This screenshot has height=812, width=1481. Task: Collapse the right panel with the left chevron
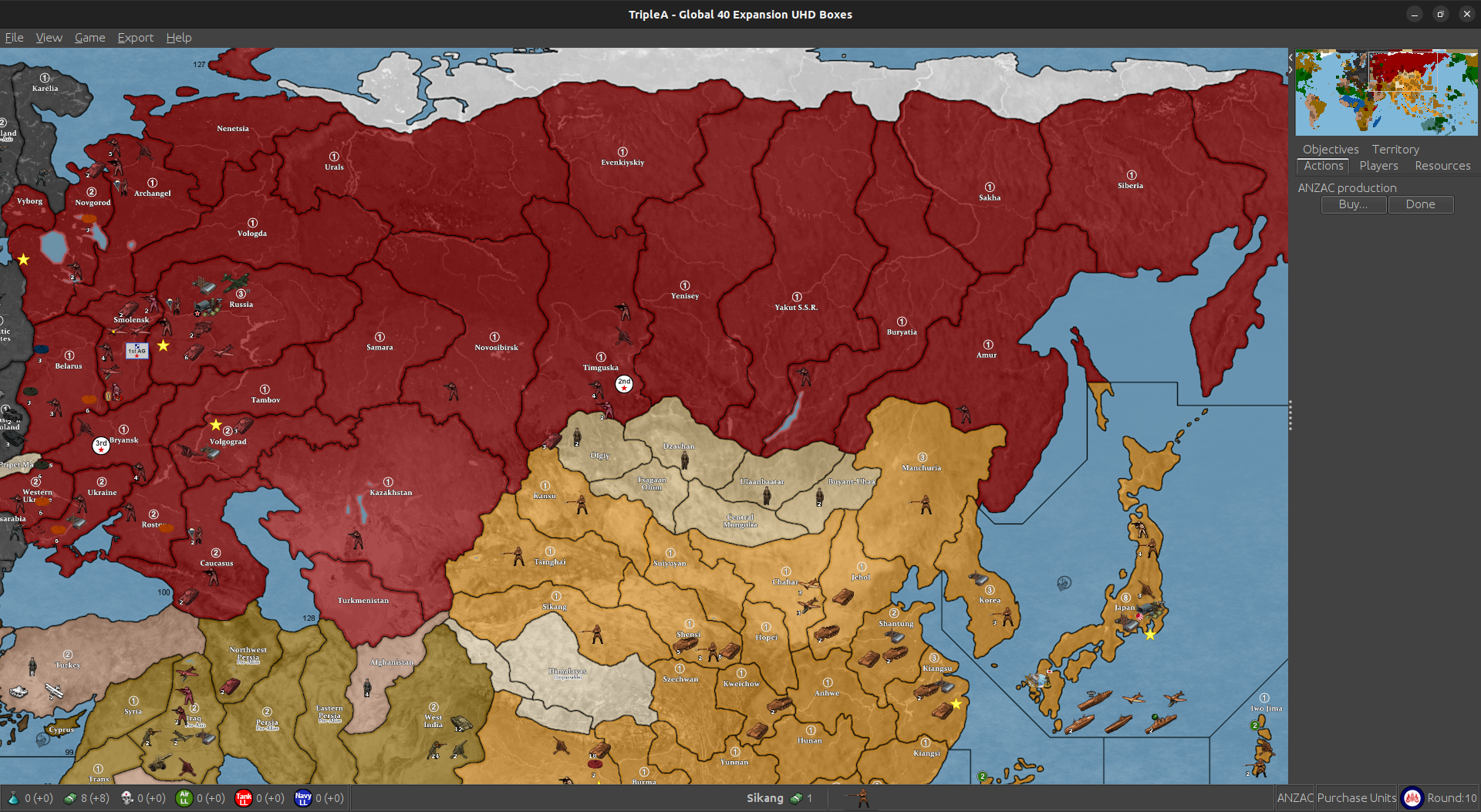[x=1289, y=56]
